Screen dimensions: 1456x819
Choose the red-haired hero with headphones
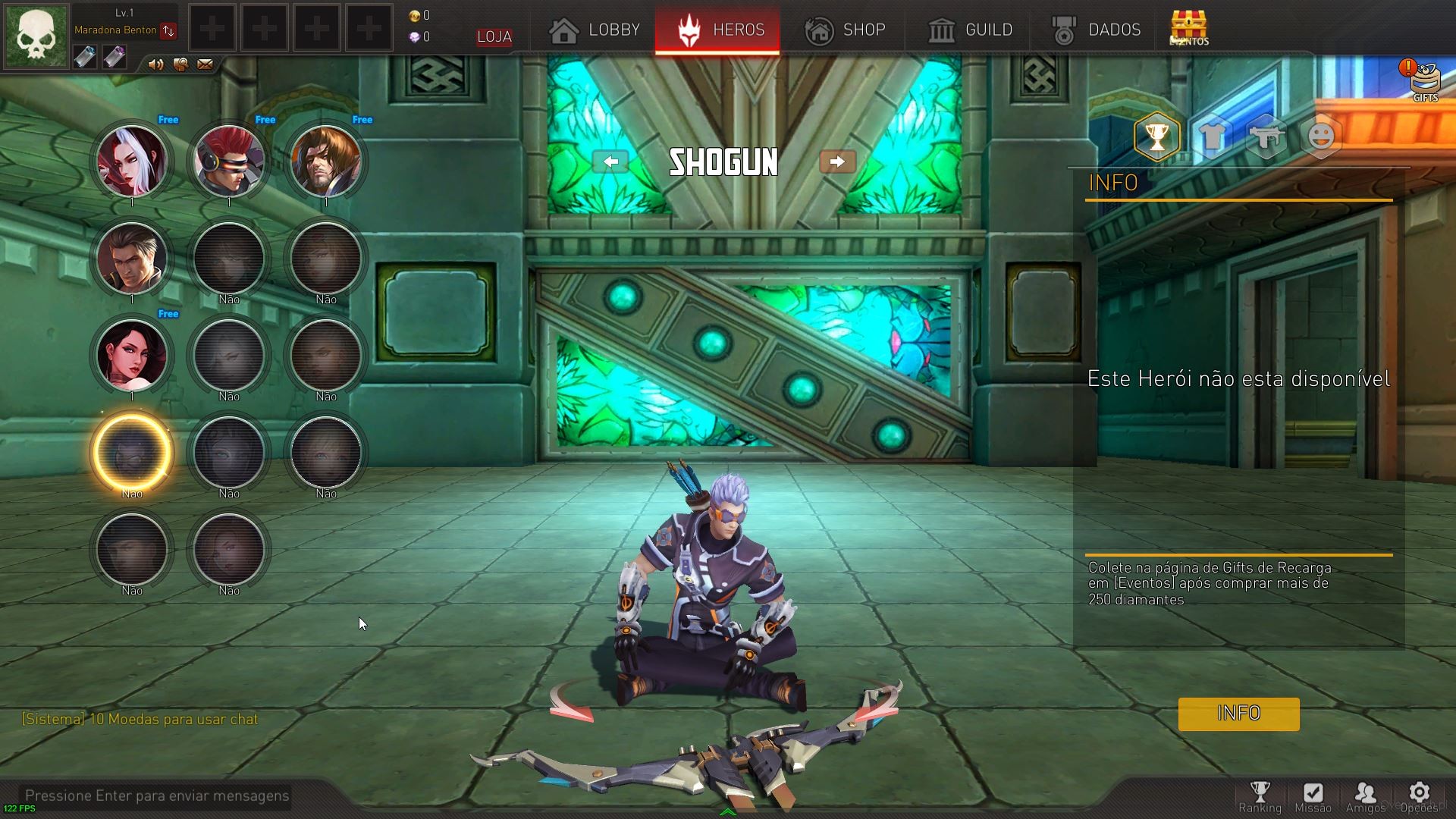(x=229, y=161)
